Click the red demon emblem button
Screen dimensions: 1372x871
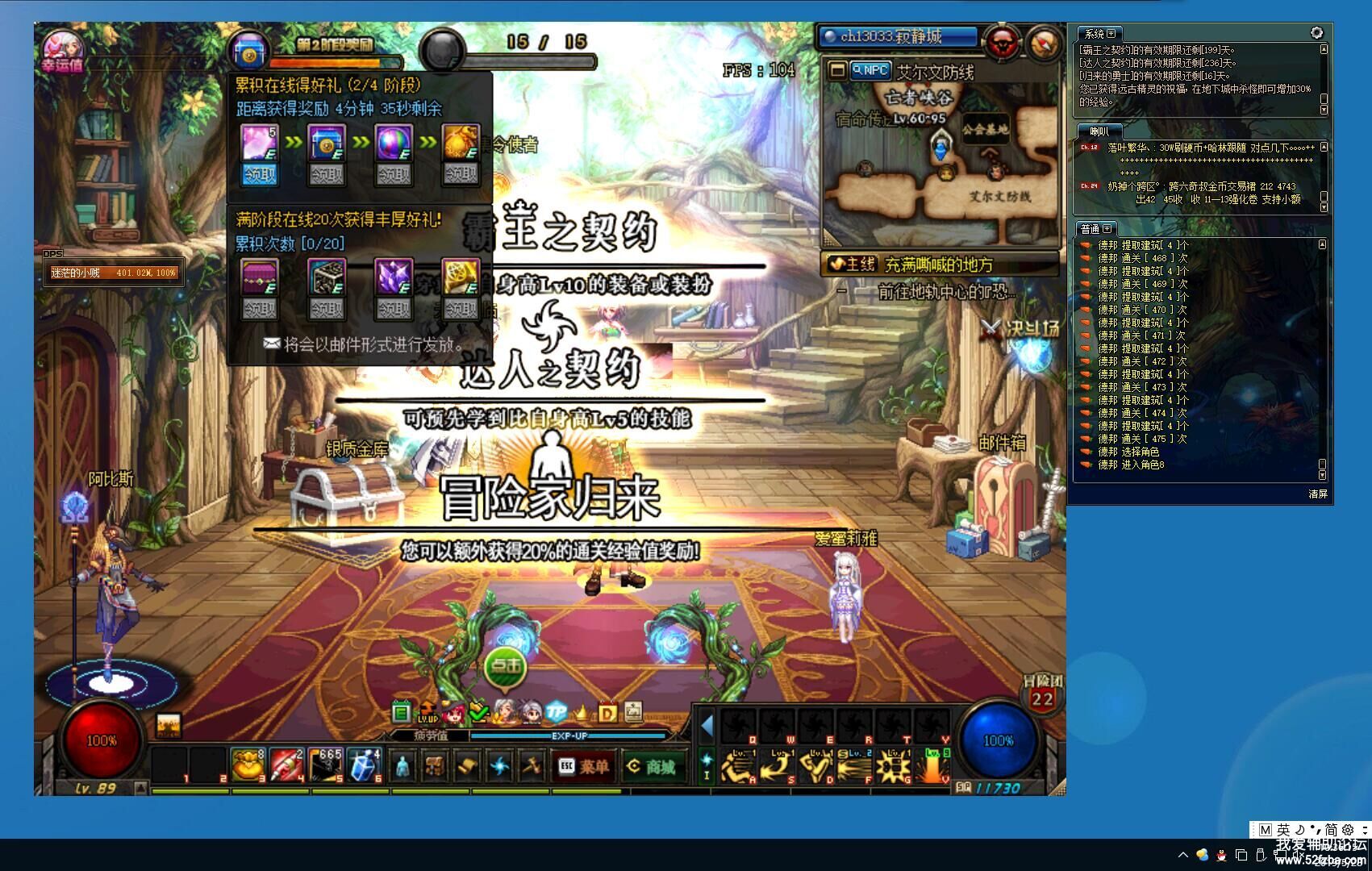[1003, 42]
